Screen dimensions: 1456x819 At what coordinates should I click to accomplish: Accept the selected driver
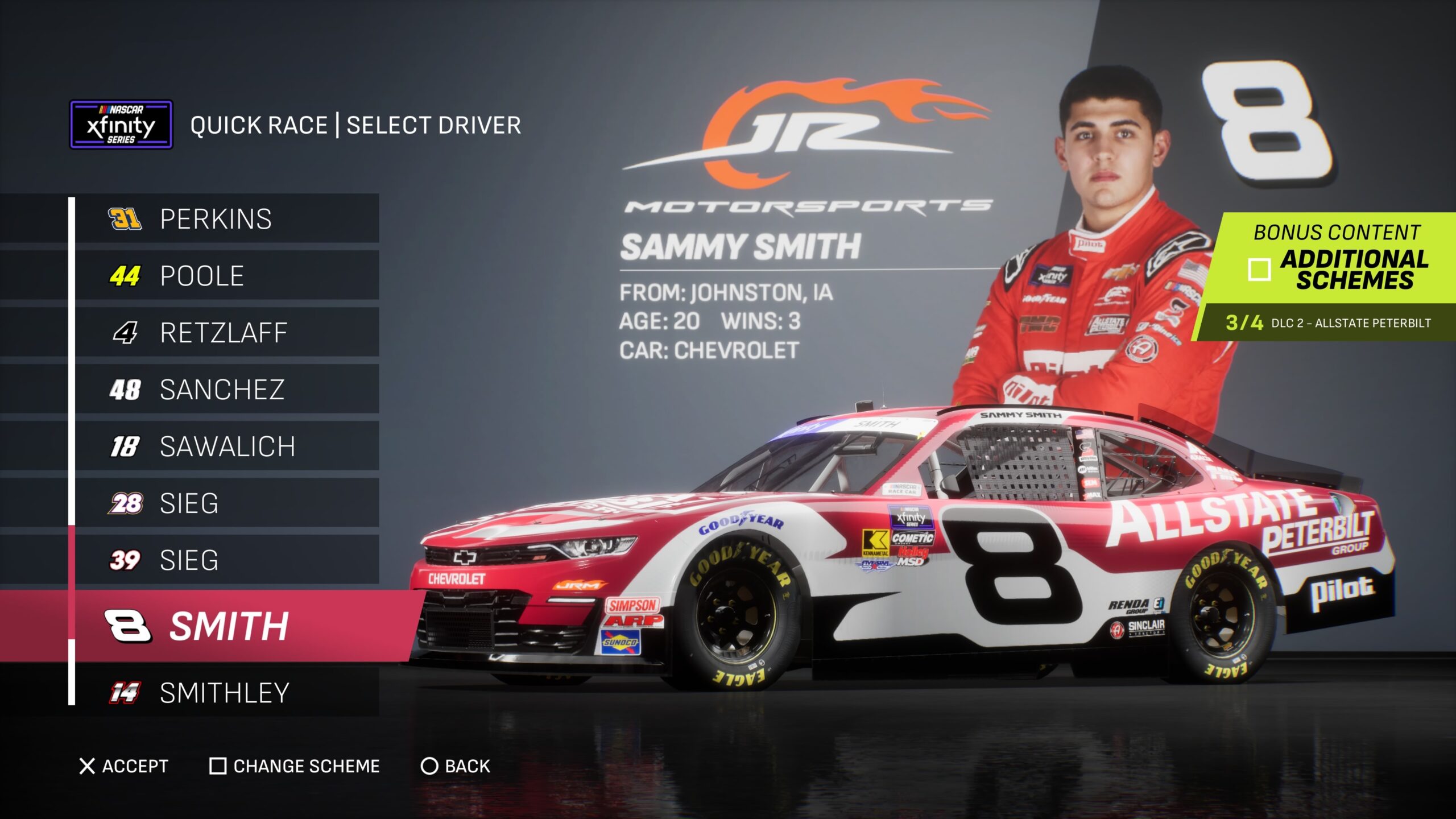124,766
